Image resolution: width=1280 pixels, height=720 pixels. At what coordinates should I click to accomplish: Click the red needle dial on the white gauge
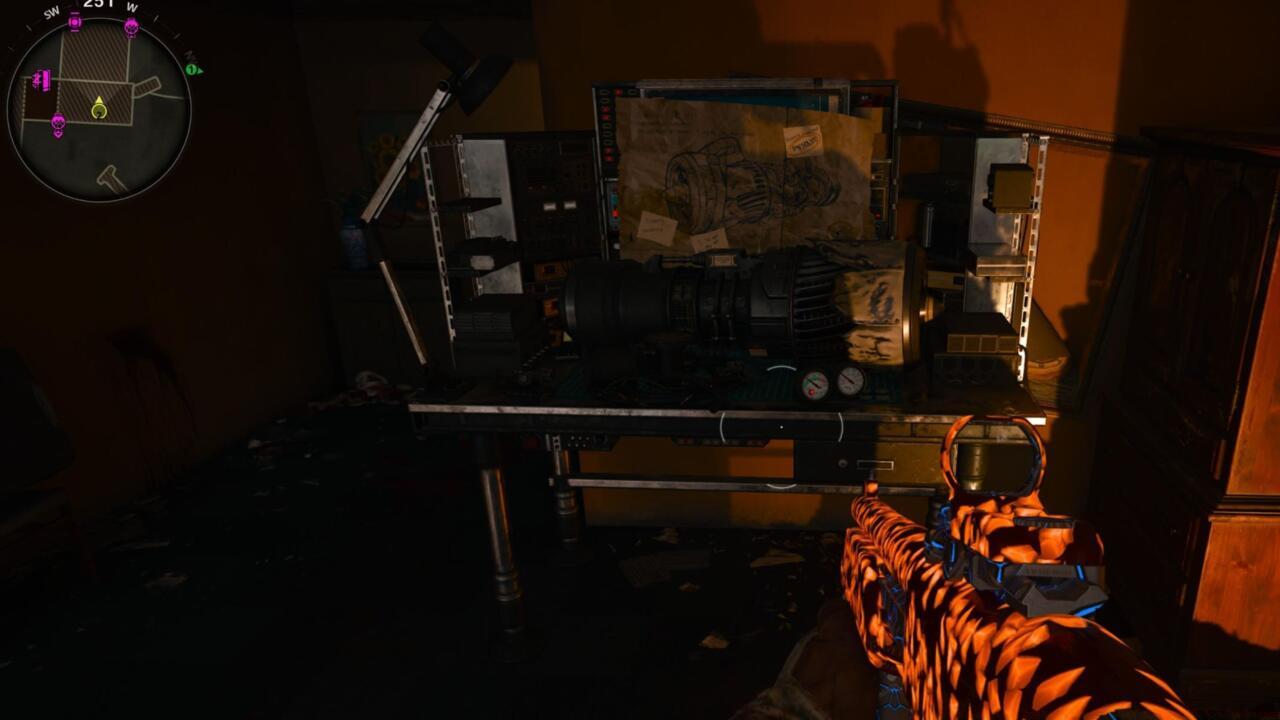tap(848, 378)
